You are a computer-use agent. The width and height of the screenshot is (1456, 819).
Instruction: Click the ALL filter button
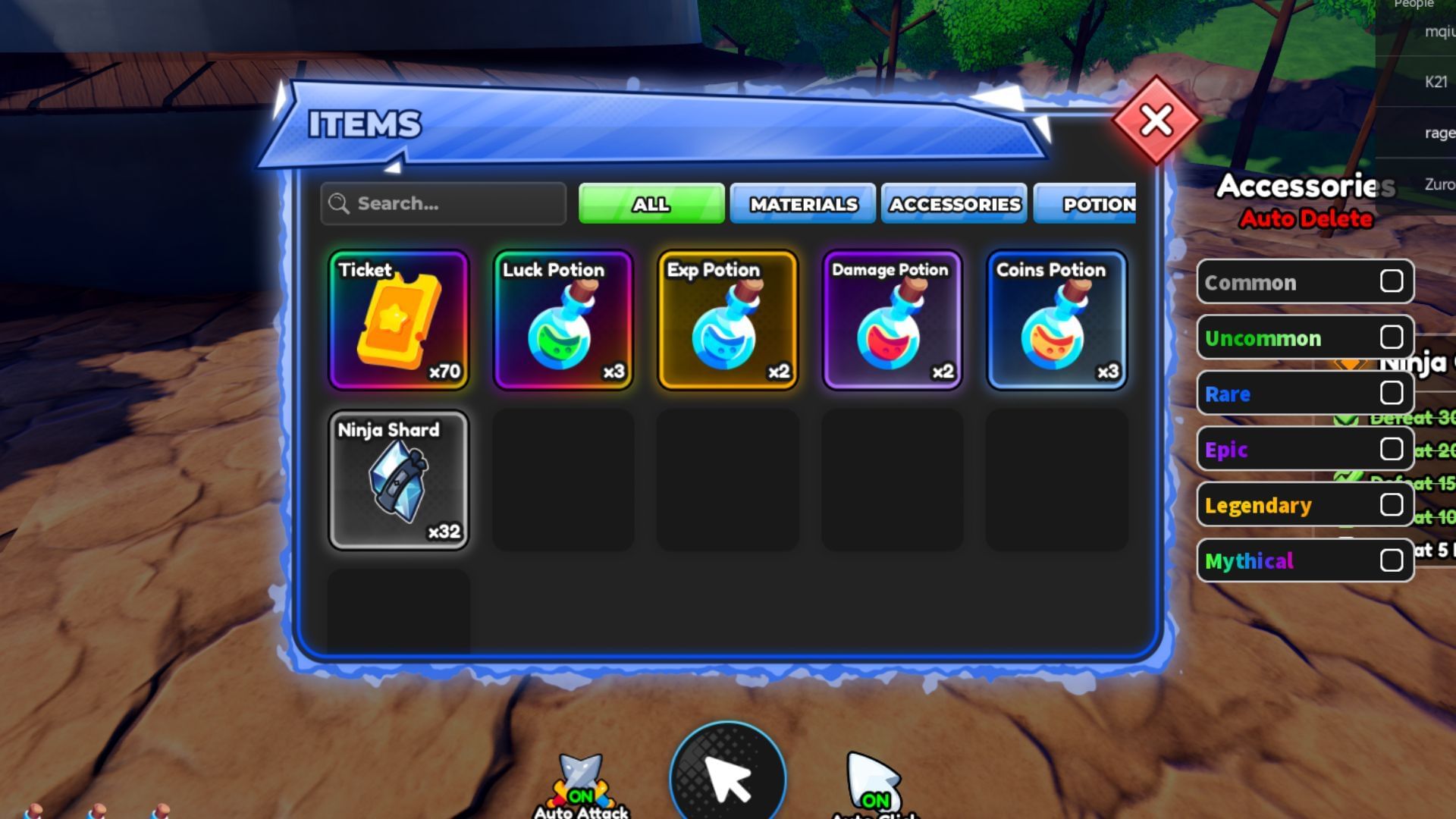(651, 203)
